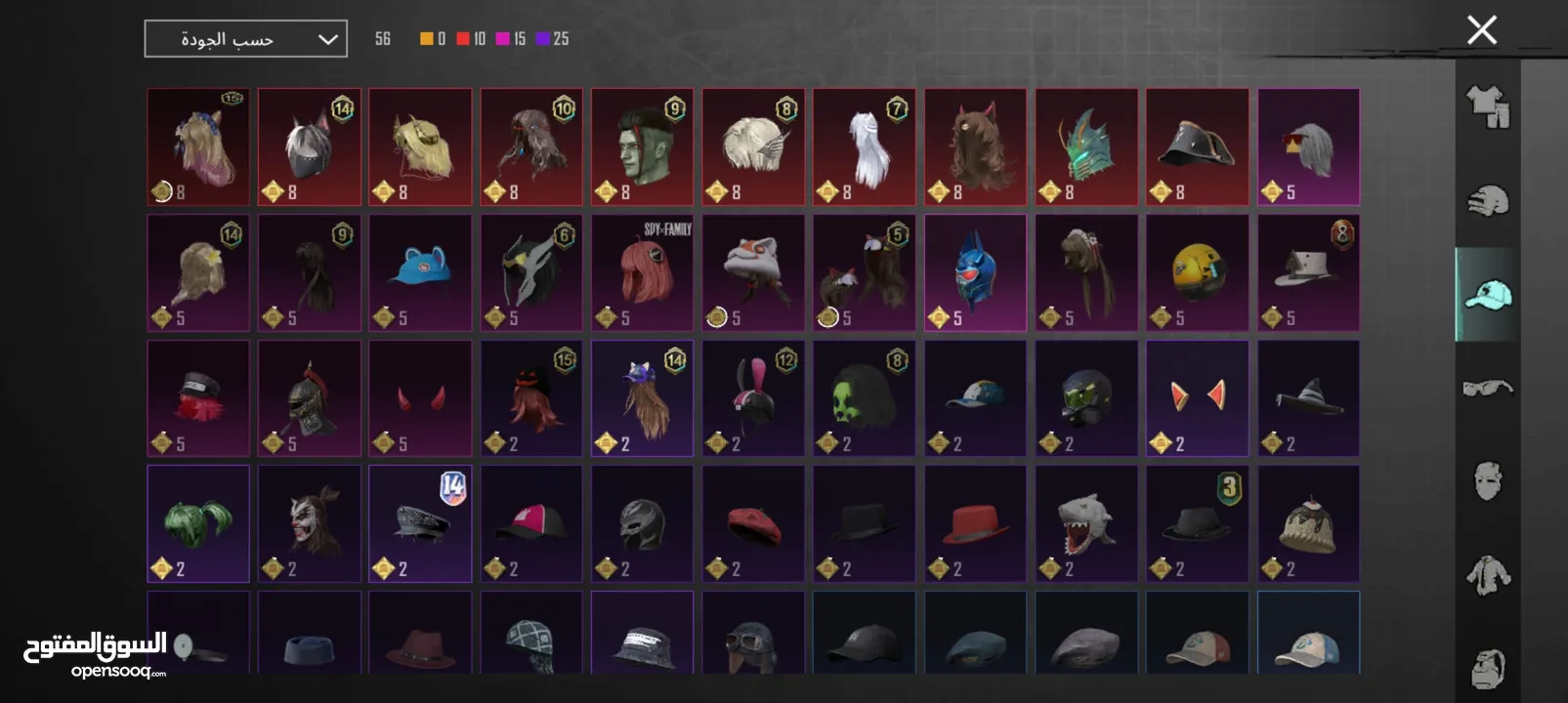
Task: Select the bunny ears headgear
Action: coord(753,397)
